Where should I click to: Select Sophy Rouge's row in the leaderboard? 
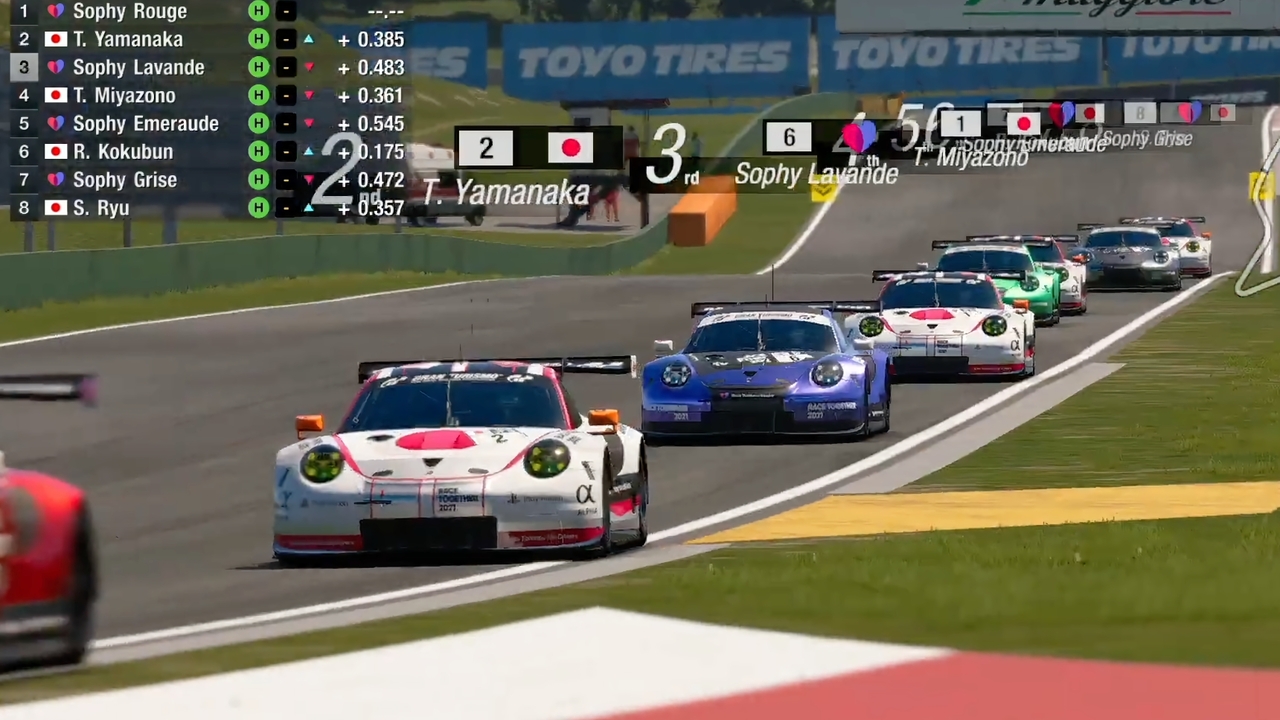click(x=128, y=12)
